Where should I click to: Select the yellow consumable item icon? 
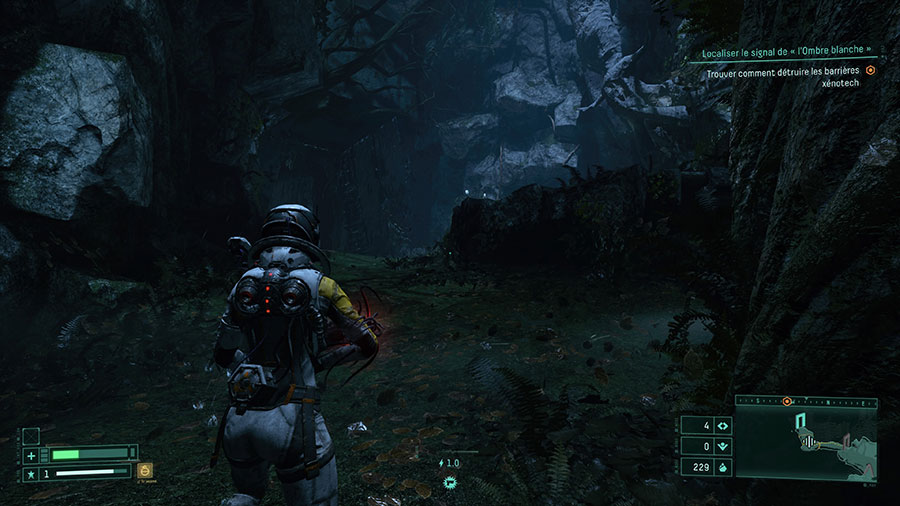(x=146, y=469)
